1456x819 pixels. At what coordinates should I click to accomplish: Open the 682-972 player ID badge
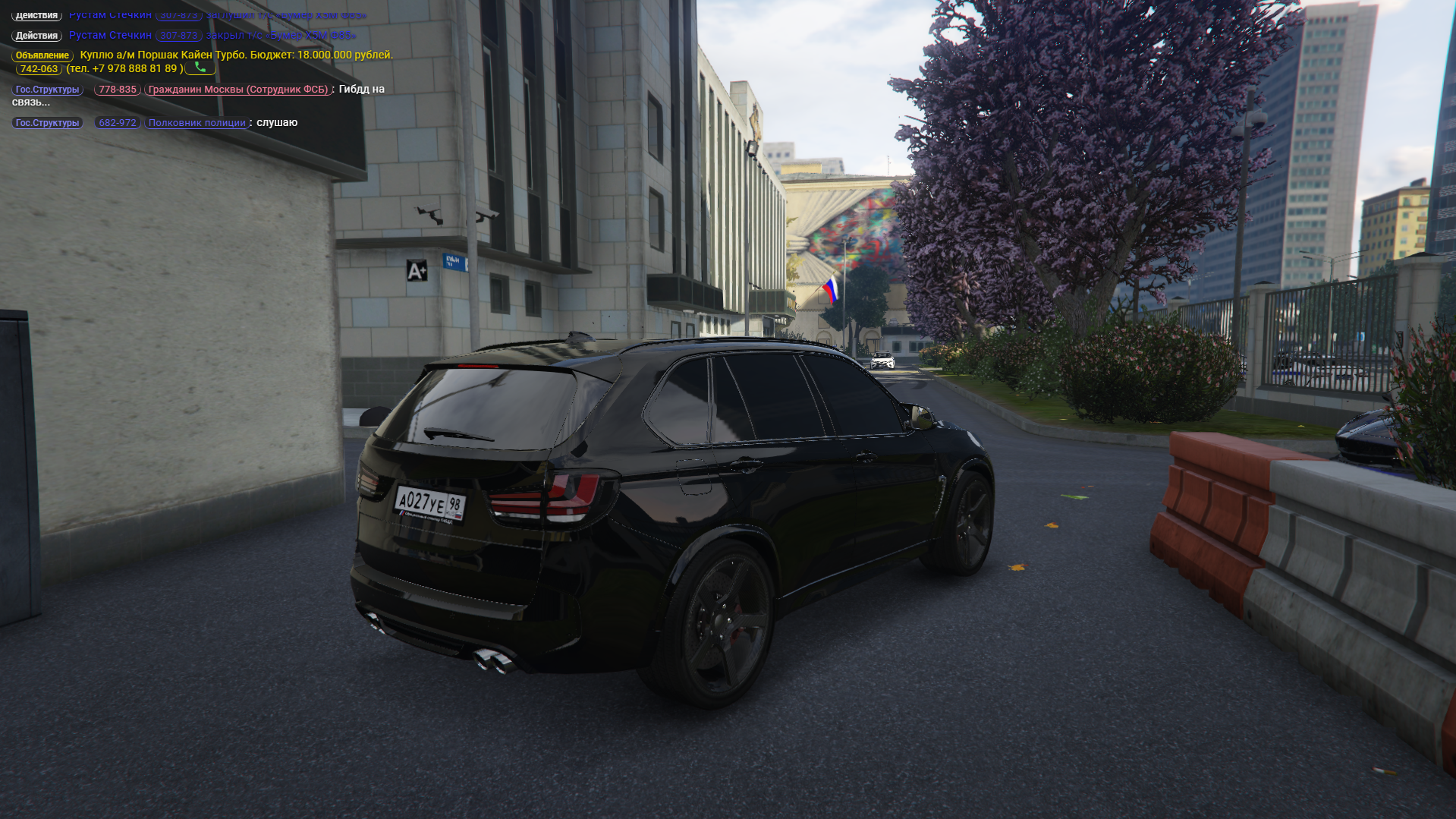(x=118, y=123)
